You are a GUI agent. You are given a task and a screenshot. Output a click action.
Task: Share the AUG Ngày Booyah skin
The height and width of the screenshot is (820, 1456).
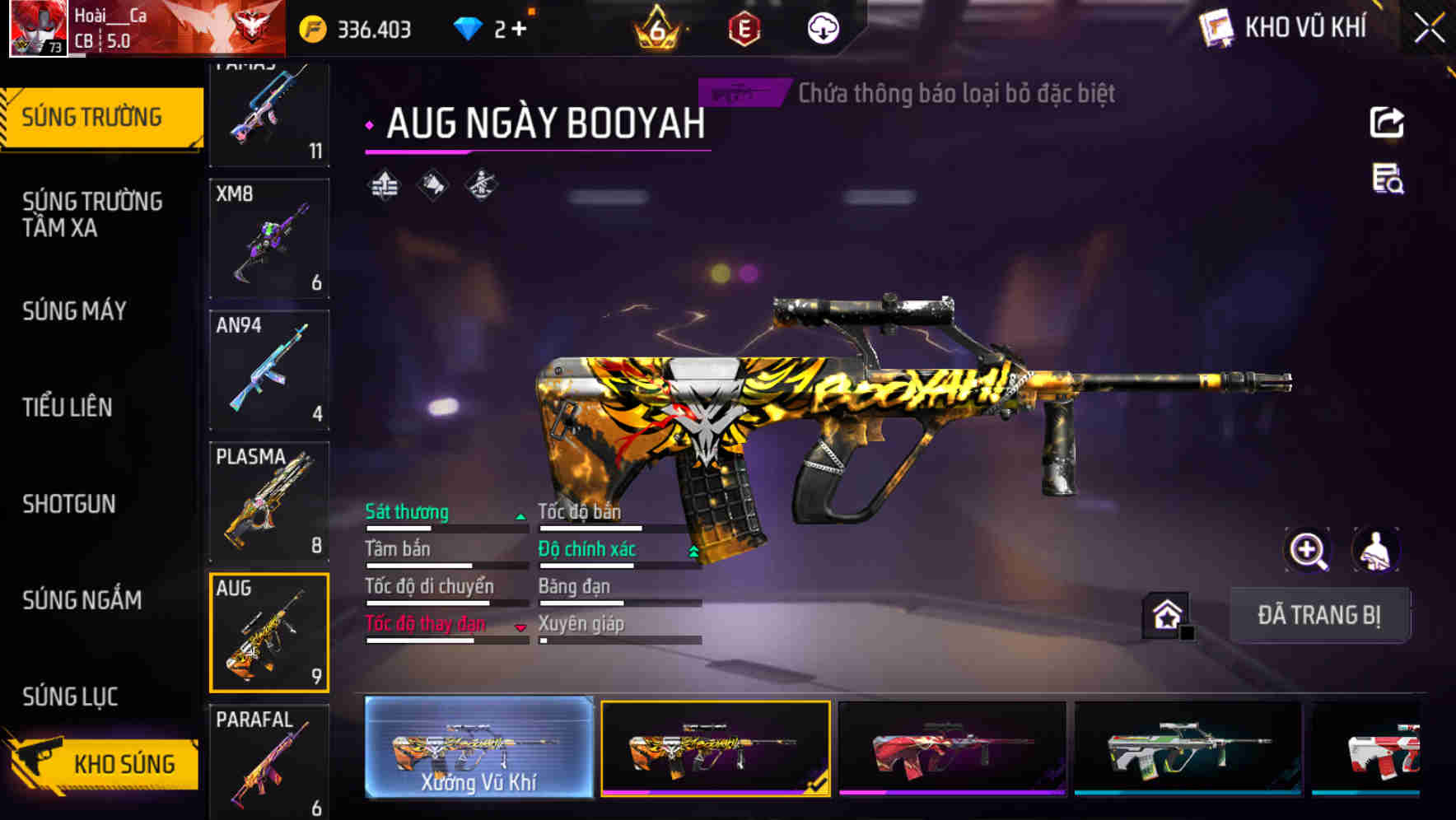coord(1387,123)
